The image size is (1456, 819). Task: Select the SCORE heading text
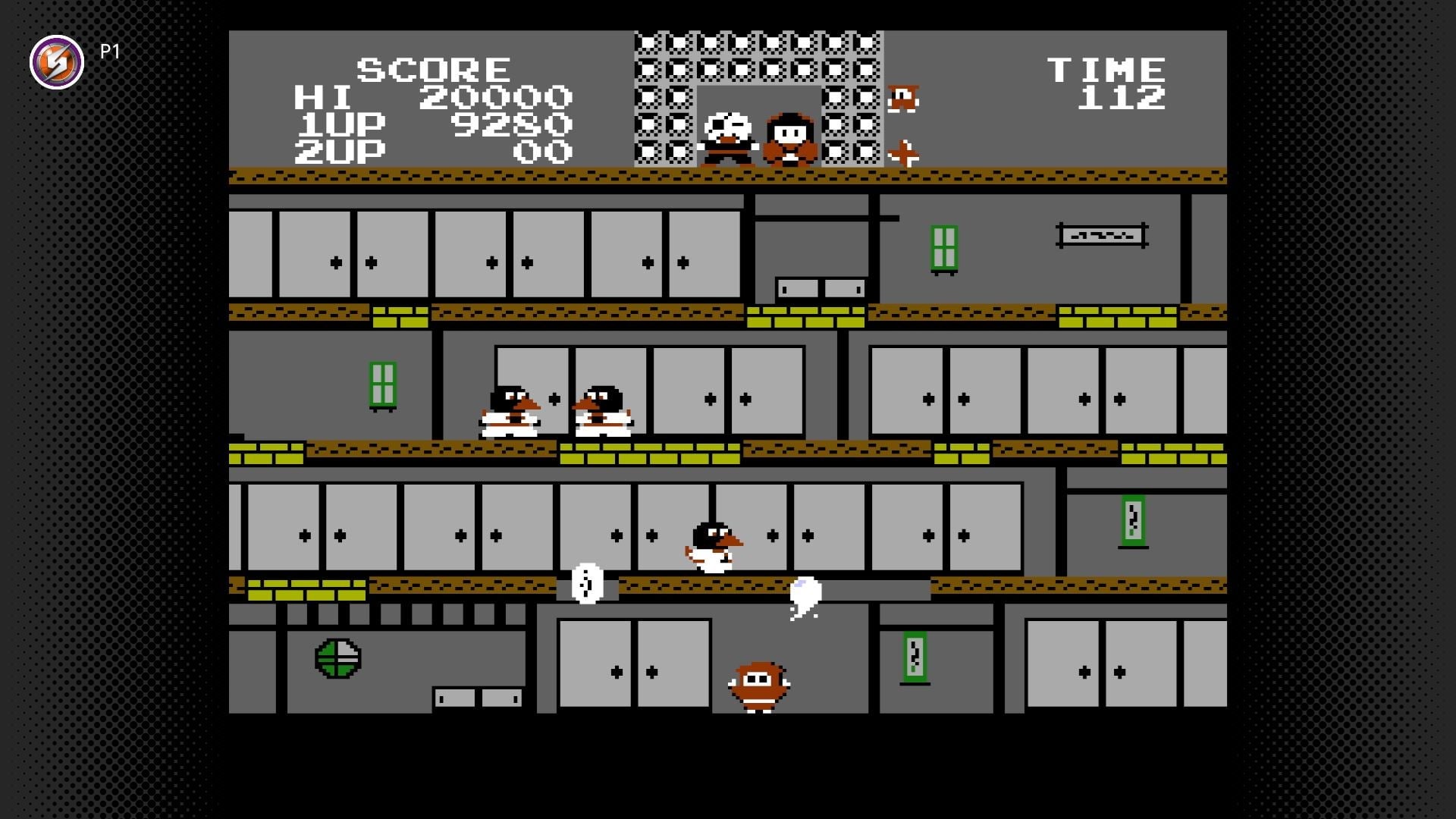pos(432,68)
